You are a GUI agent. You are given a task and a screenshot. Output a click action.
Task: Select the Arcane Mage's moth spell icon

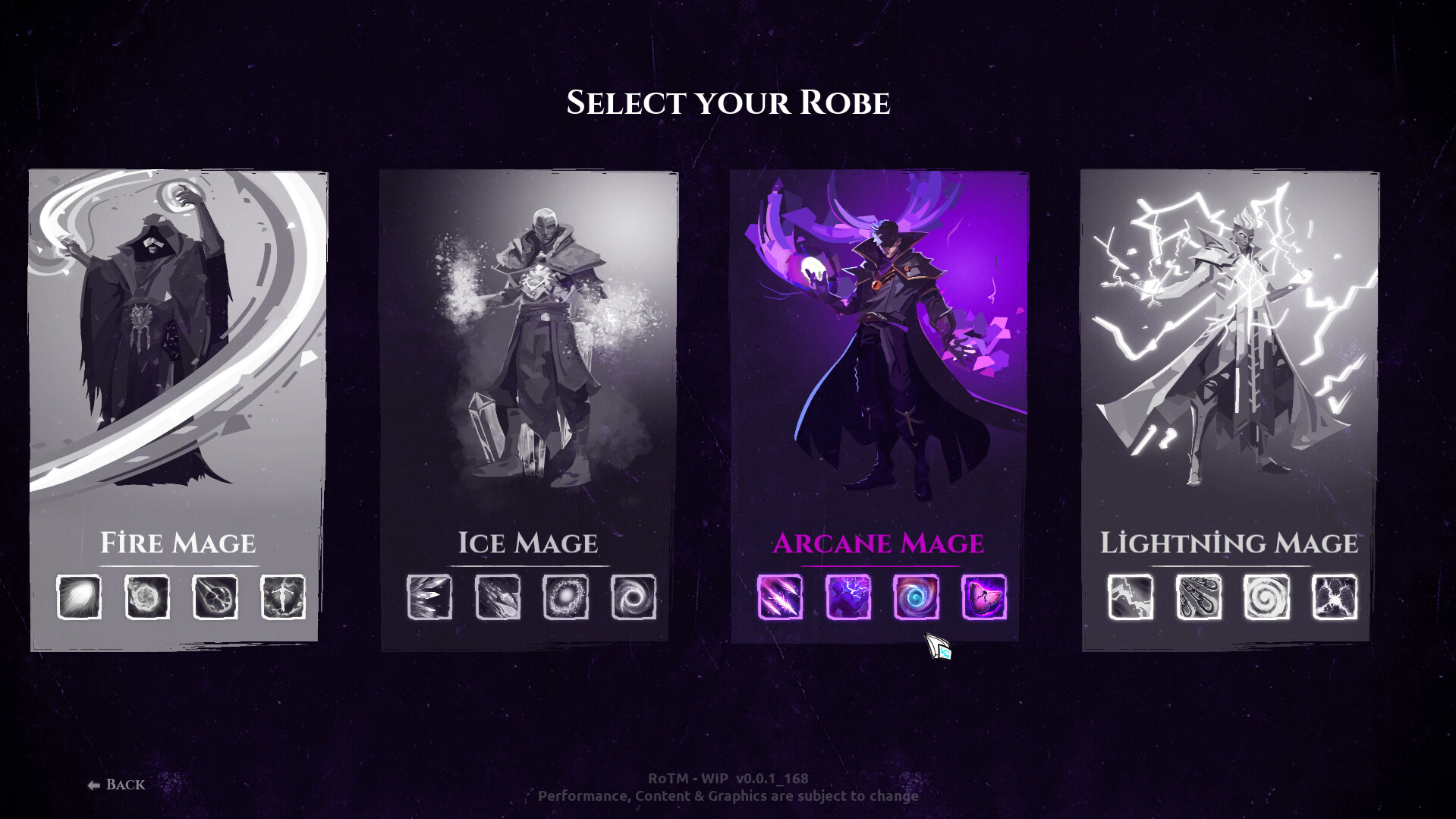(984, 596)
